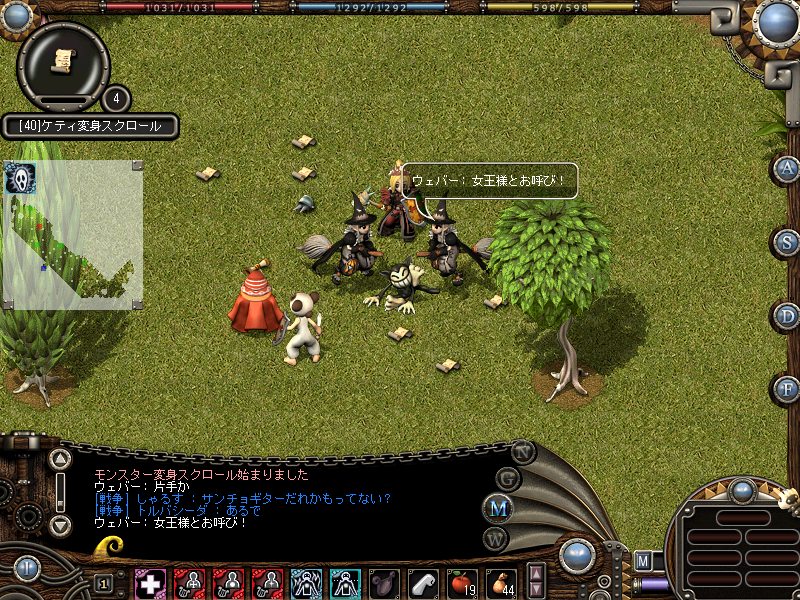Use the Kety transformation scroll in round slot
The width and height of the screenshot is (800, 600).
pyautogui.click(x=63, y=61)
